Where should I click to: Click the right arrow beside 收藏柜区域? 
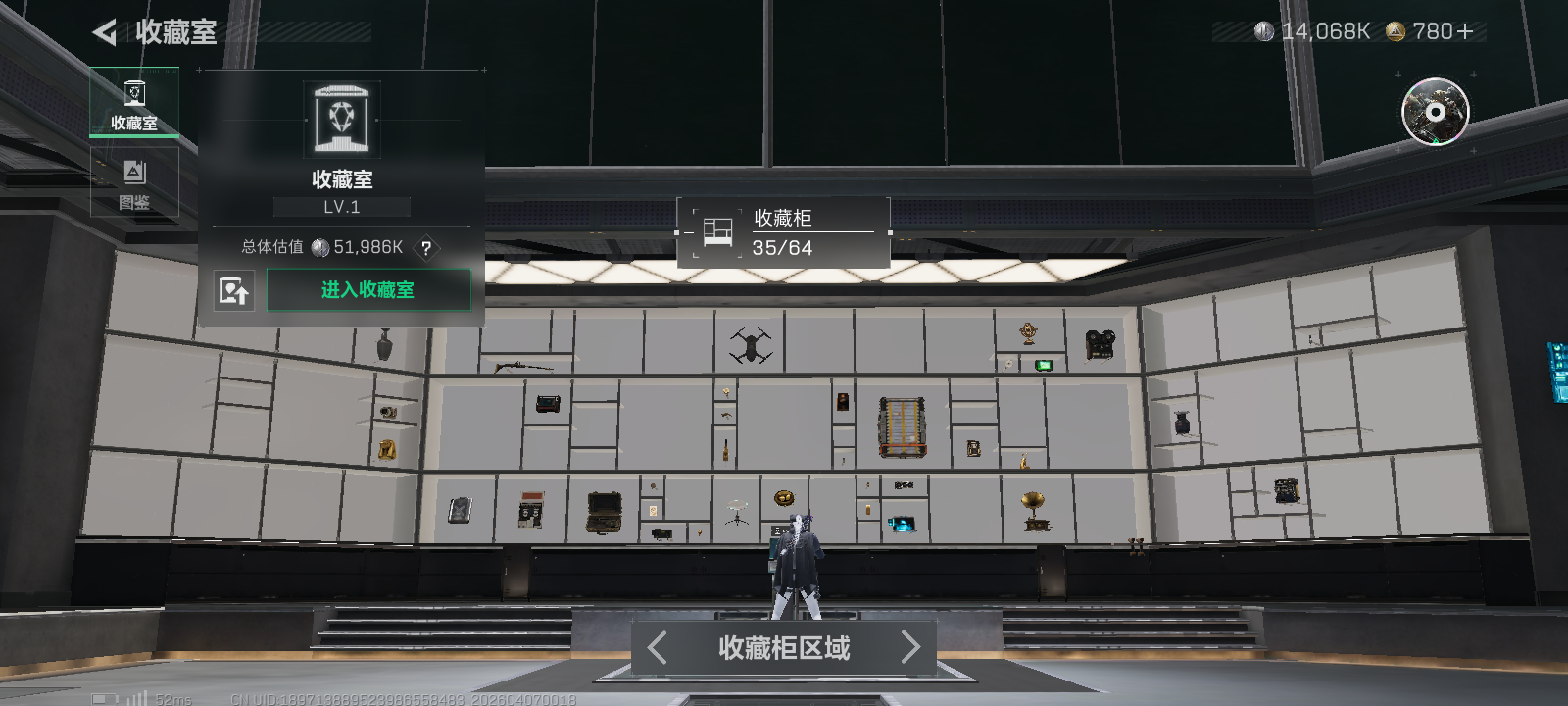click(911, 647)
